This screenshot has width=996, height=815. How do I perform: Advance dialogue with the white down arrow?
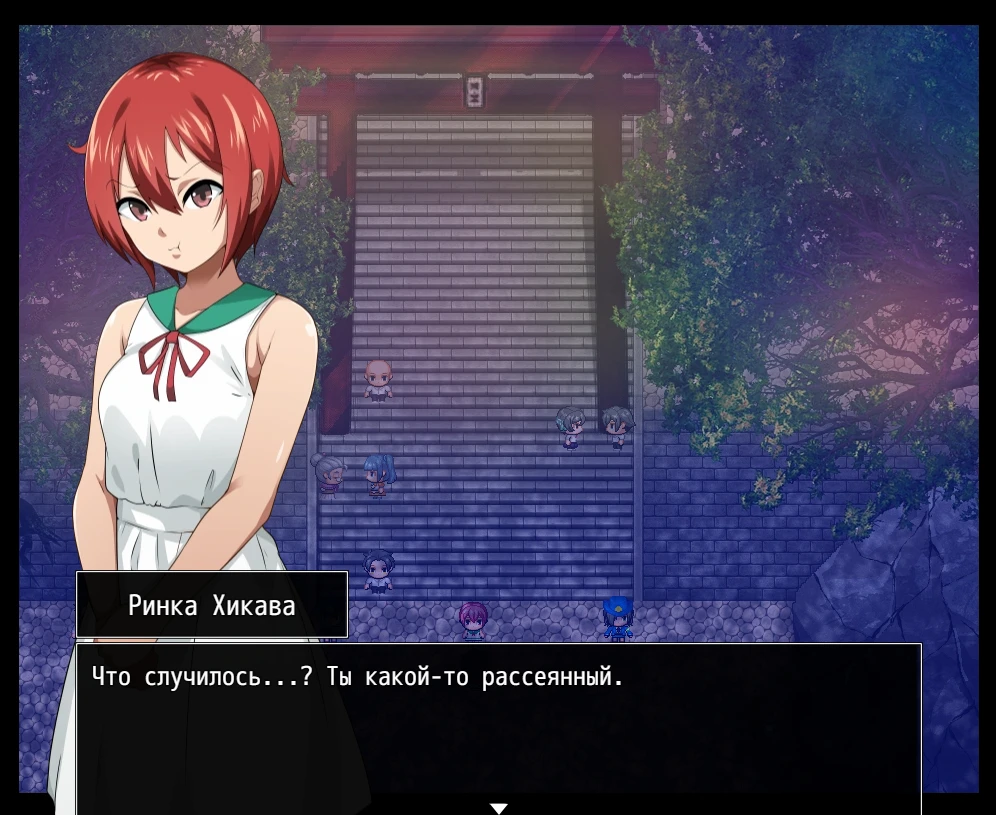click(499, 807)
